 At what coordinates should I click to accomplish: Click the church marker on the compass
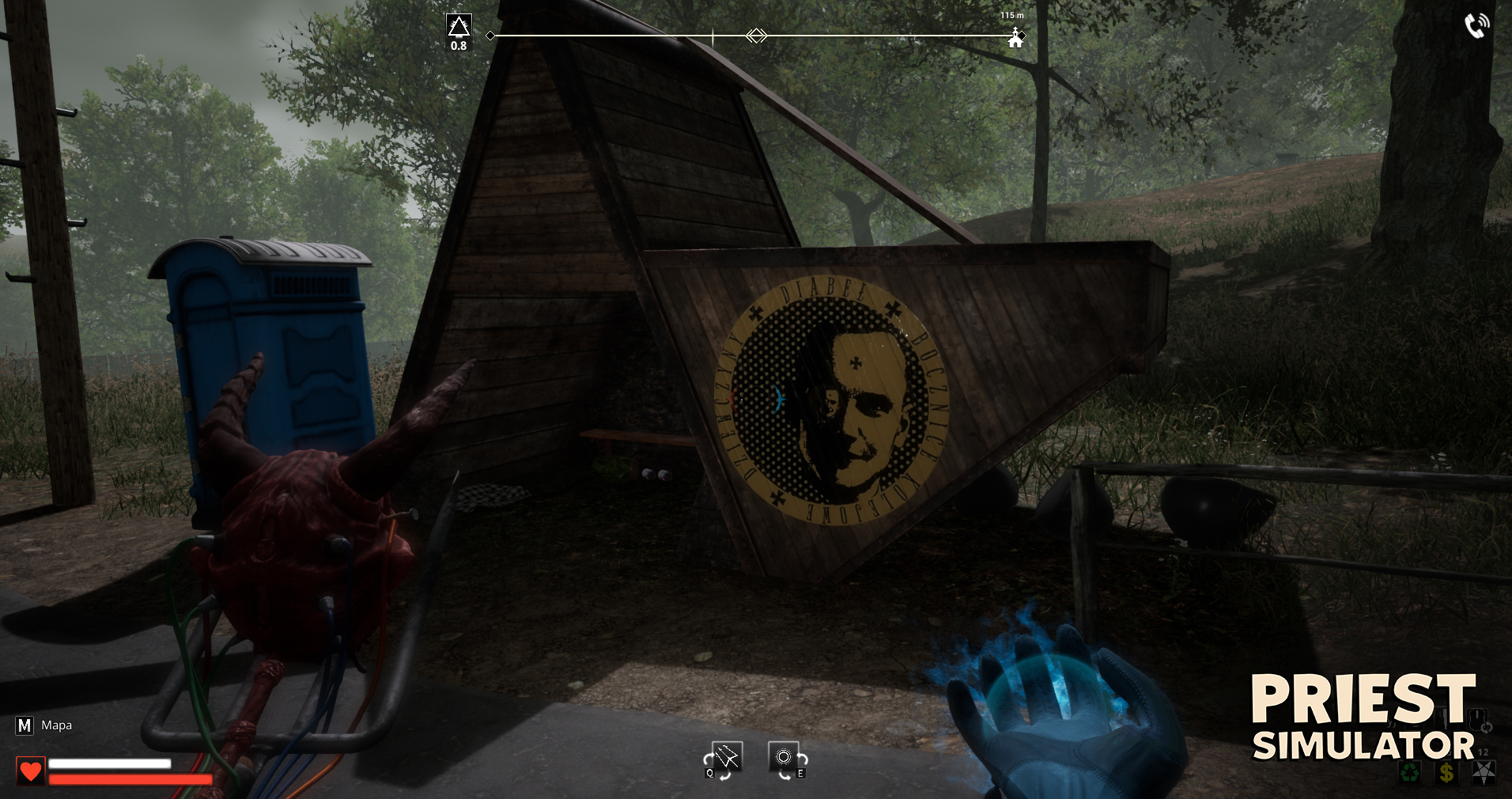tap(1015, 38)
